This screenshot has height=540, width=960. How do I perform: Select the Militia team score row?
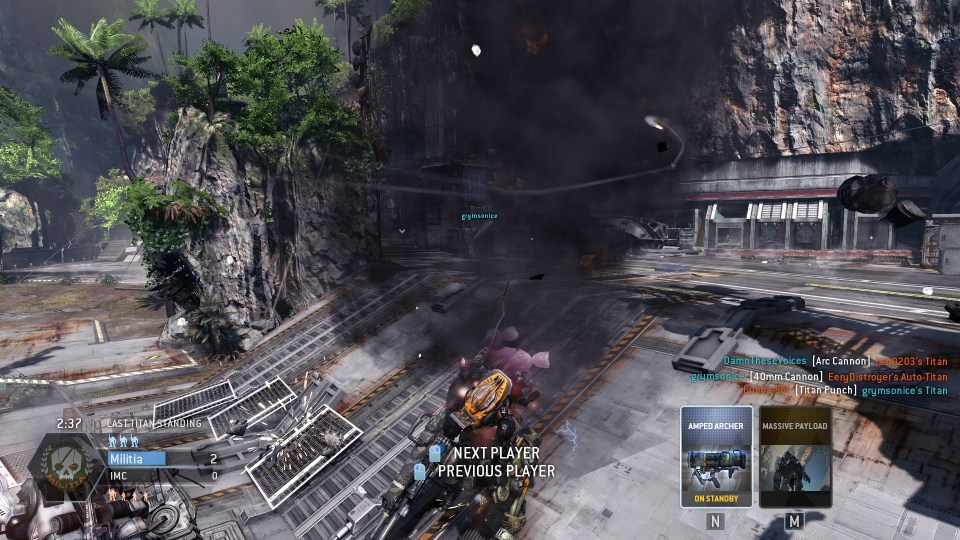click(165, 459)
